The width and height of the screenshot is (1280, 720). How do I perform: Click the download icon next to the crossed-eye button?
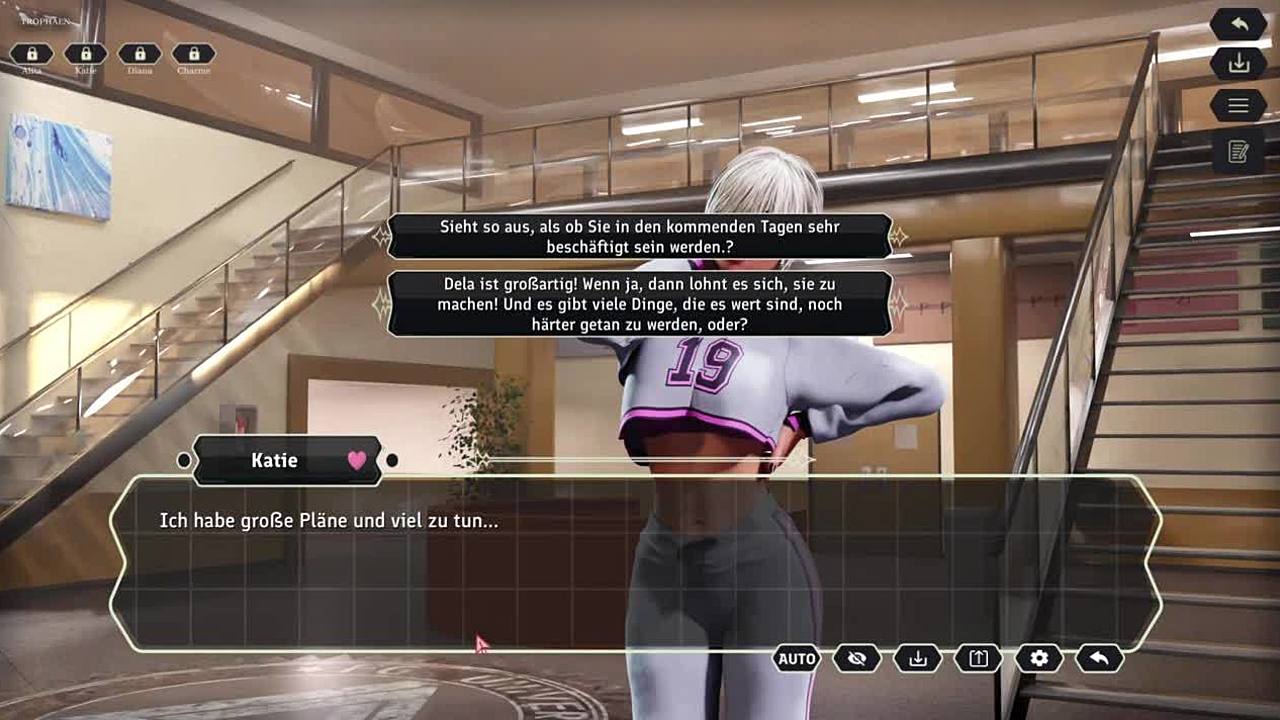(x=918, y=658)
